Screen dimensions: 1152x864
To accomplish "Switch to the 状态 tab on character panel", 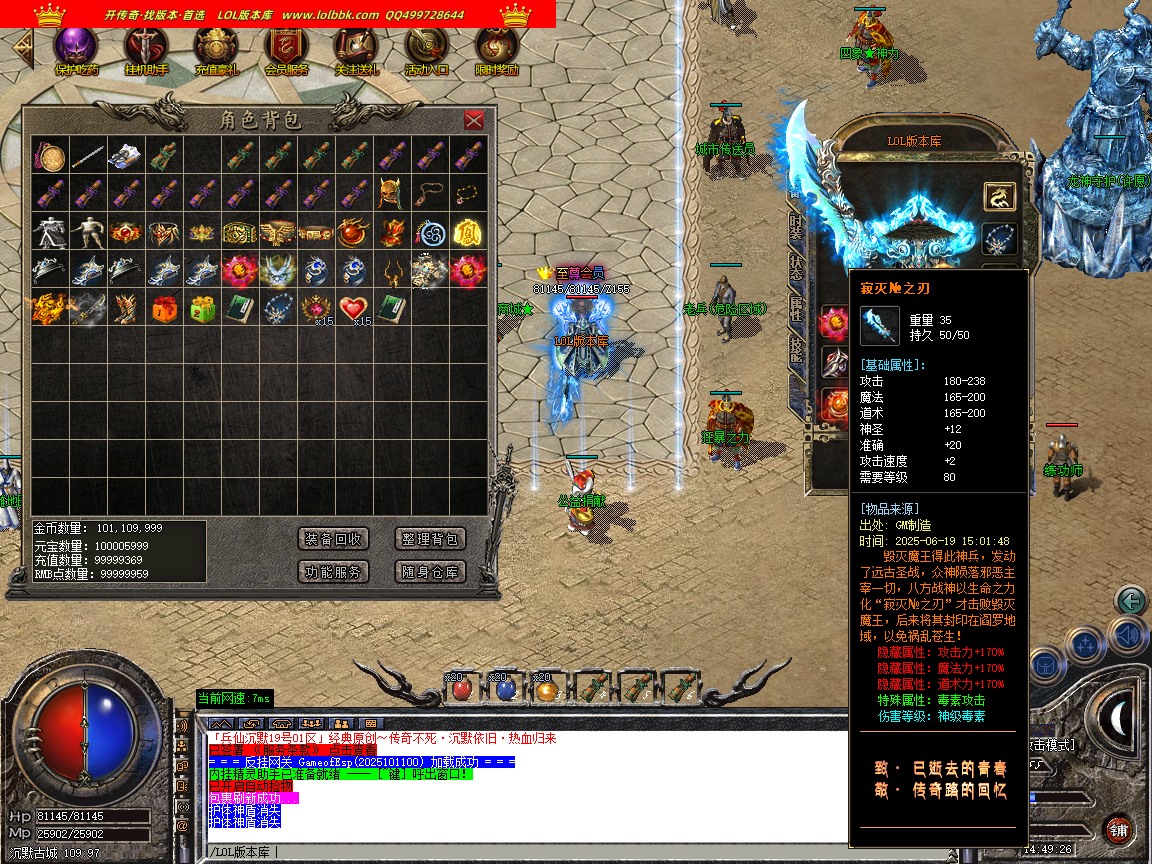I will [x=796, y=269].
